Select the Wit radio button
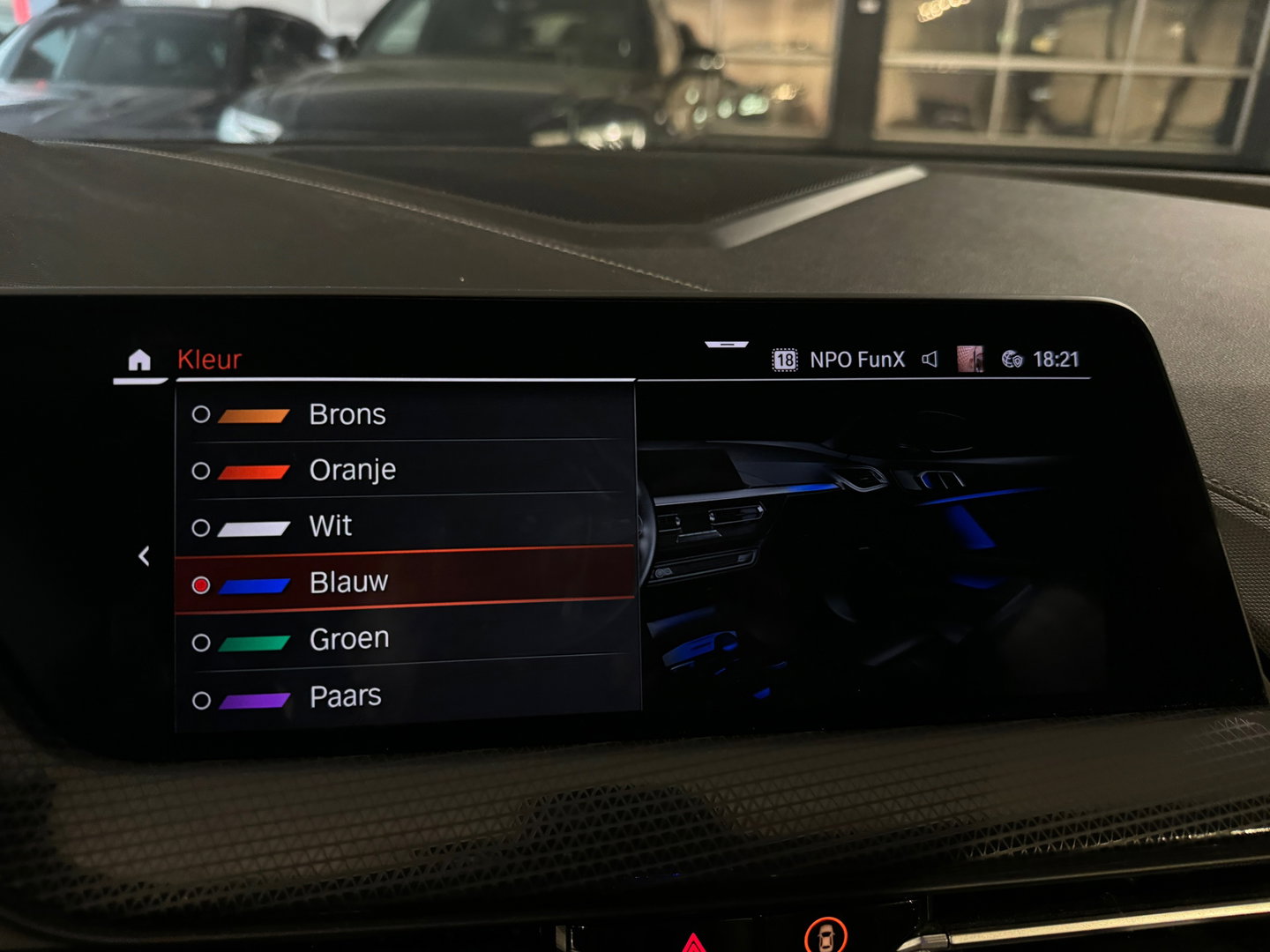Viewport: 1270px width, 952px height. tap(202, 526)
